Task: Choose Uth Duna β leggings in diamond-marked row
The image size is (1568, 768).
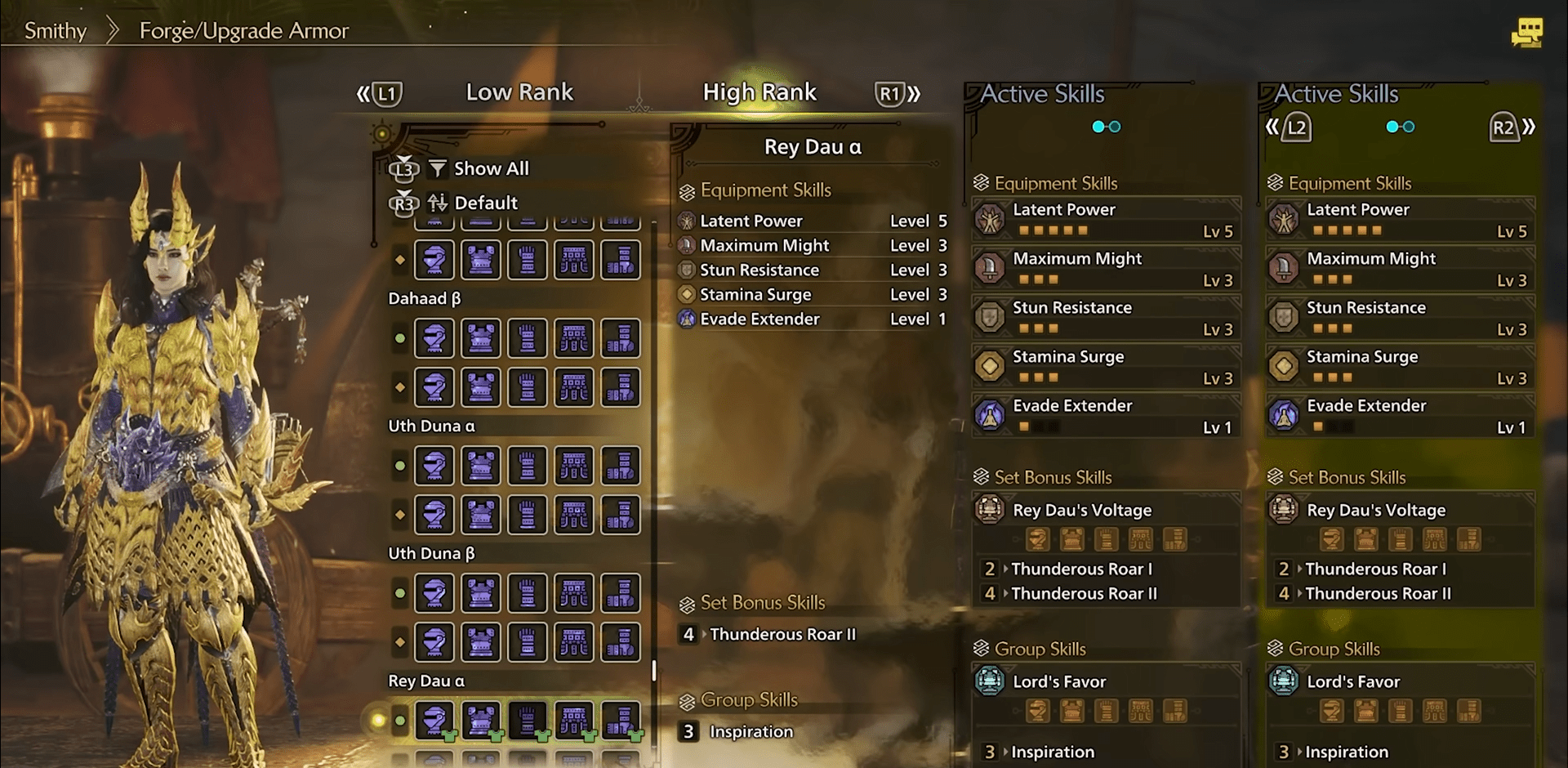Action: click(621, 642)
